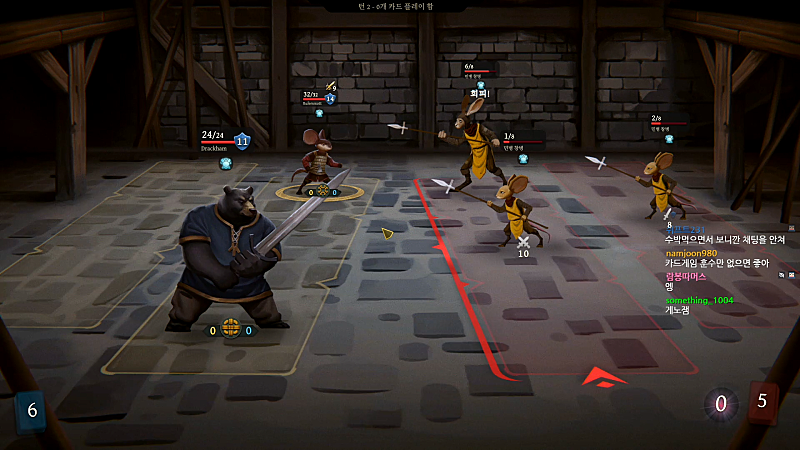Target the mouse spearman with 2/8 health
Screen dimensions: 800x450
659,178
